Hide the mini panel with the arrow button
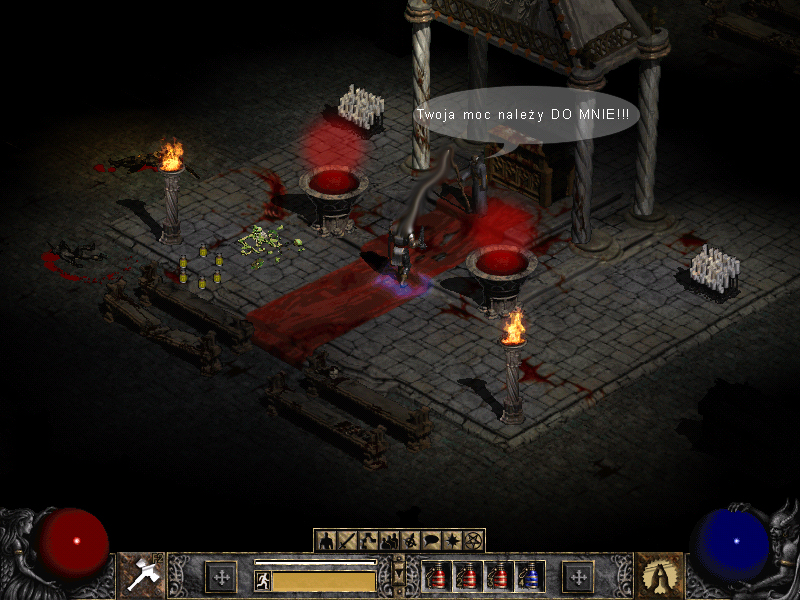Viewport: 800px width, 600px height. (400, 574)
